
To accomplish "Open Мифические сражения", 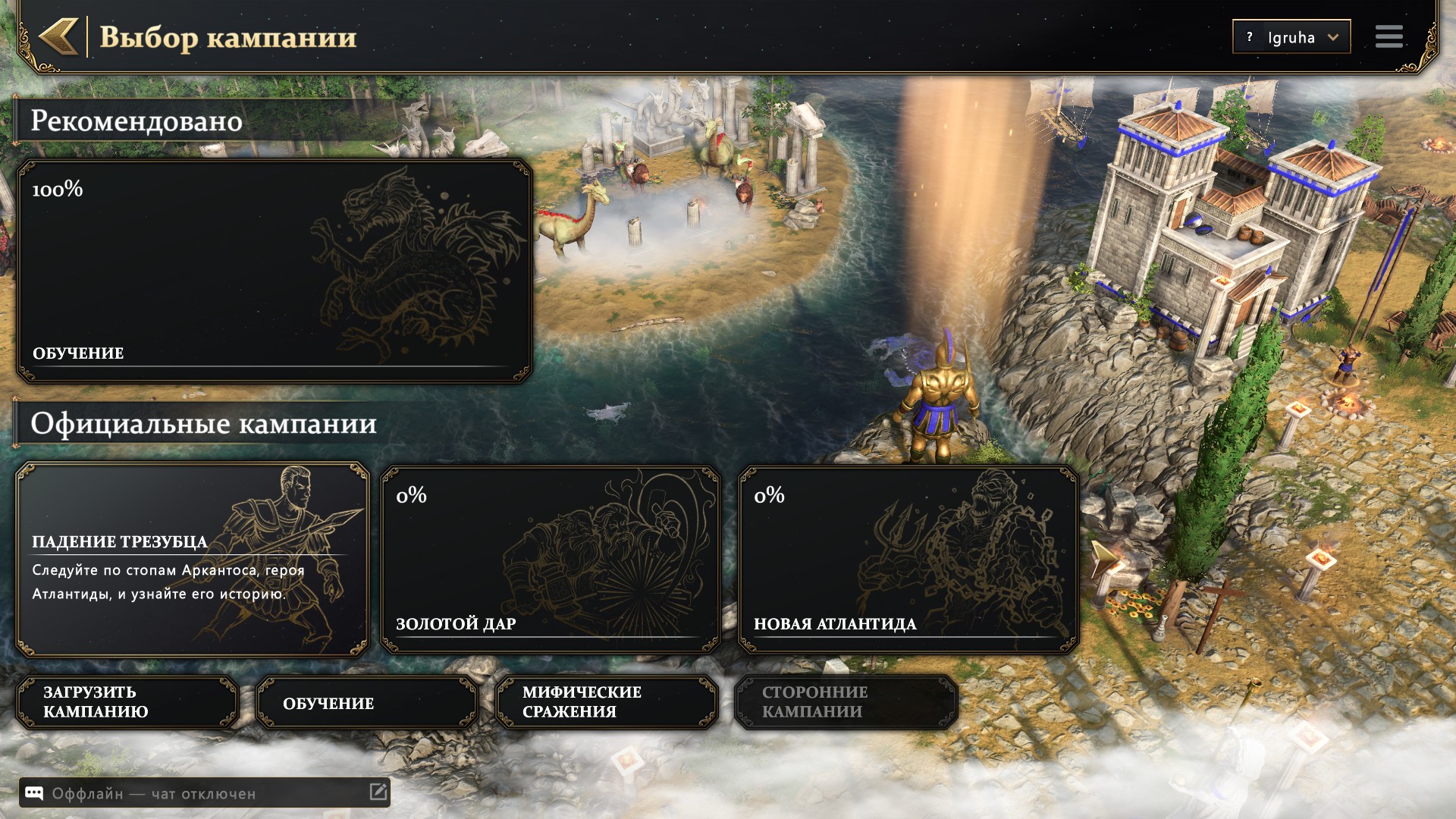I will 606,702.
